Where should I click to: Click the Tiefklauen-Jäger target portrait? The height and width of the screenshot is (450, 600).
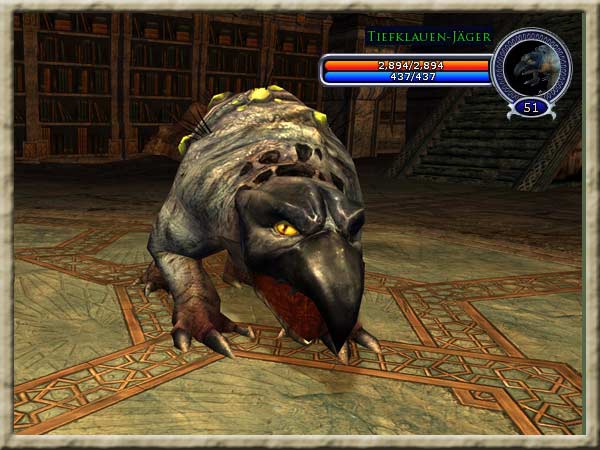pos(531,66)
